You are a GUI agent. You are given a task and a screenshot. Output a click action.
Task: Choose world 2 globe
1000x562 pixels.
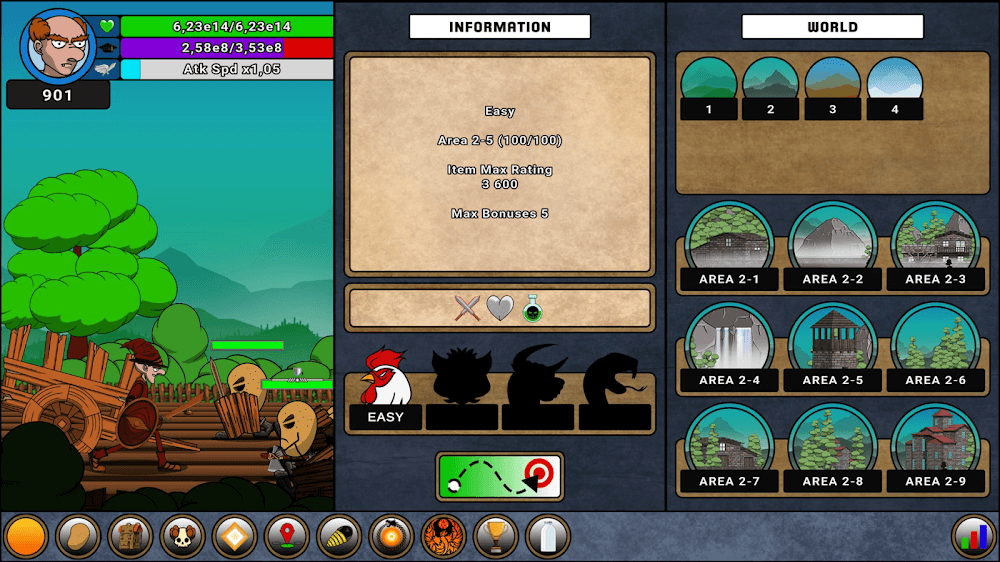(770, 86)
